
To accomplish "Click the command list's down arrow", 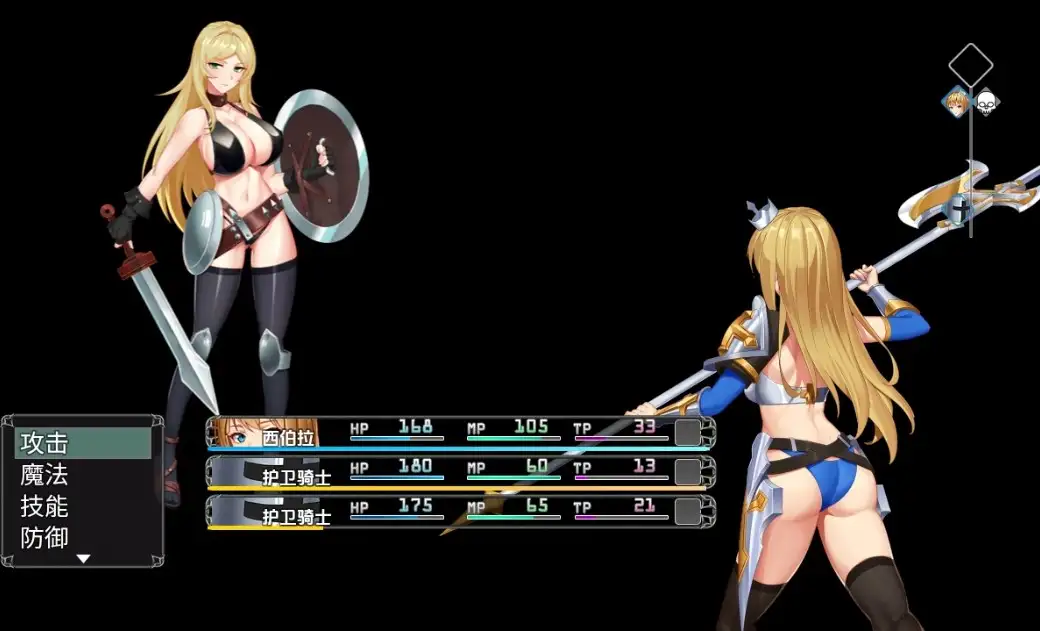I will 84,559.
